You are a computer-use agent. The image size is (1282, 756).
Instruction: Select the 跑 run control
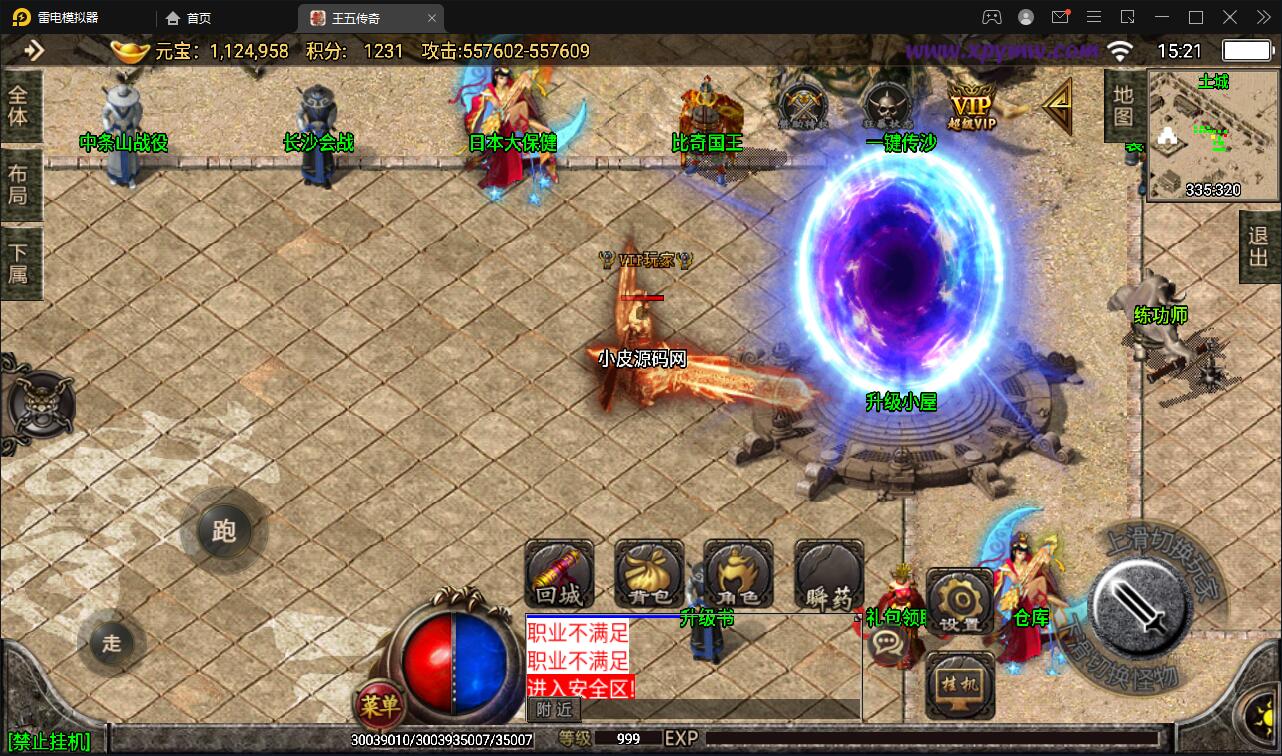click(x=224, y=530)
